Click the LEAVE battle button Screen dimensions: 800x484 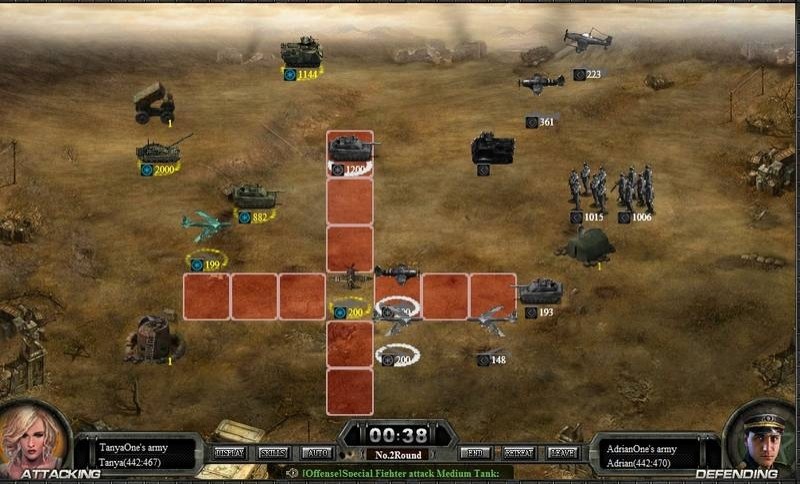click(563, 453)
